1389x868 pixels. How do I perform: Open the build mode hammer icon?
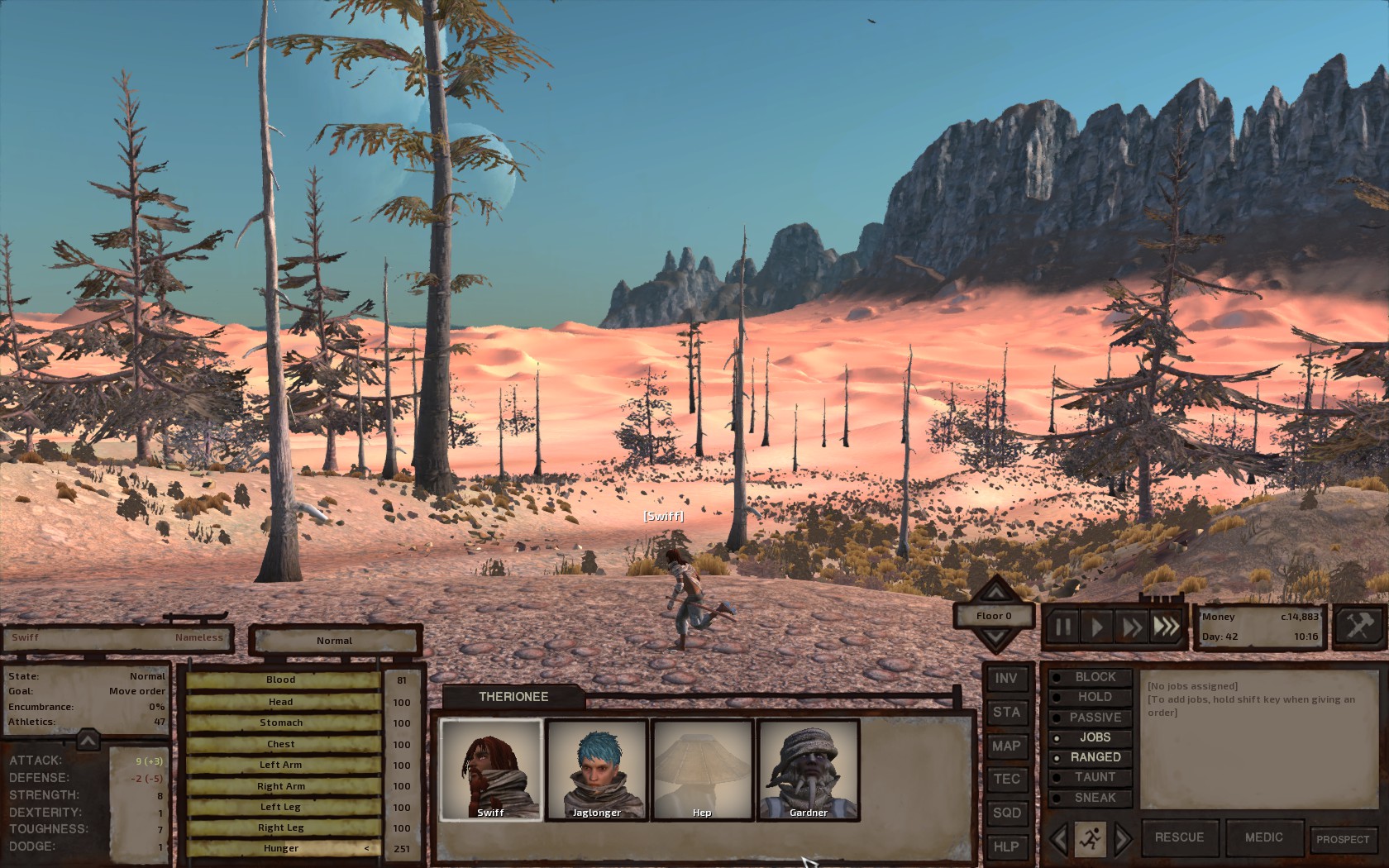click(x=1358, y=626)
